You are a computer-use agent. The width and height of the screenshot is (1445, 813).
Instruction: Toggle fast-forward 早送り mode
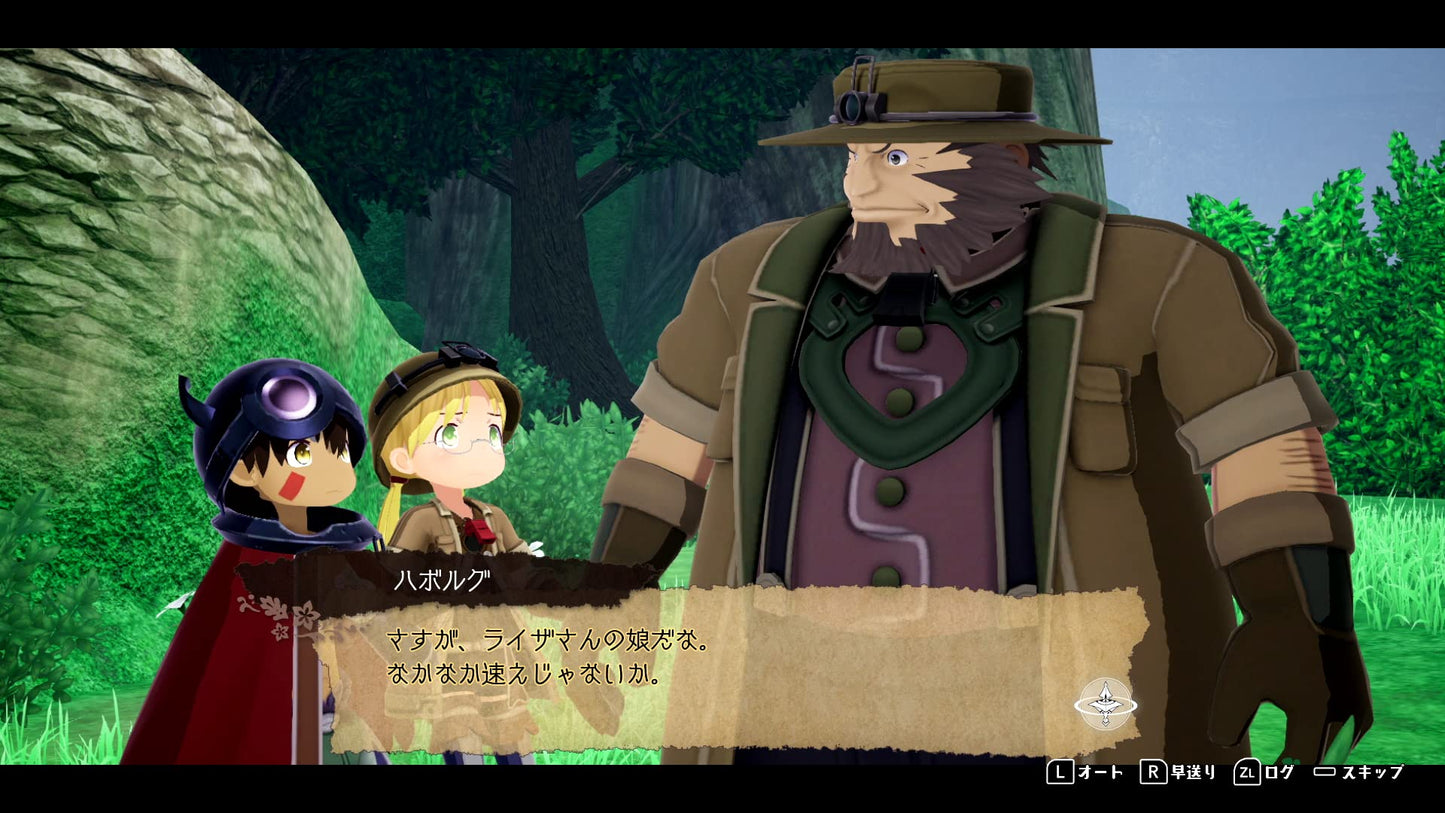(1193, 771)
